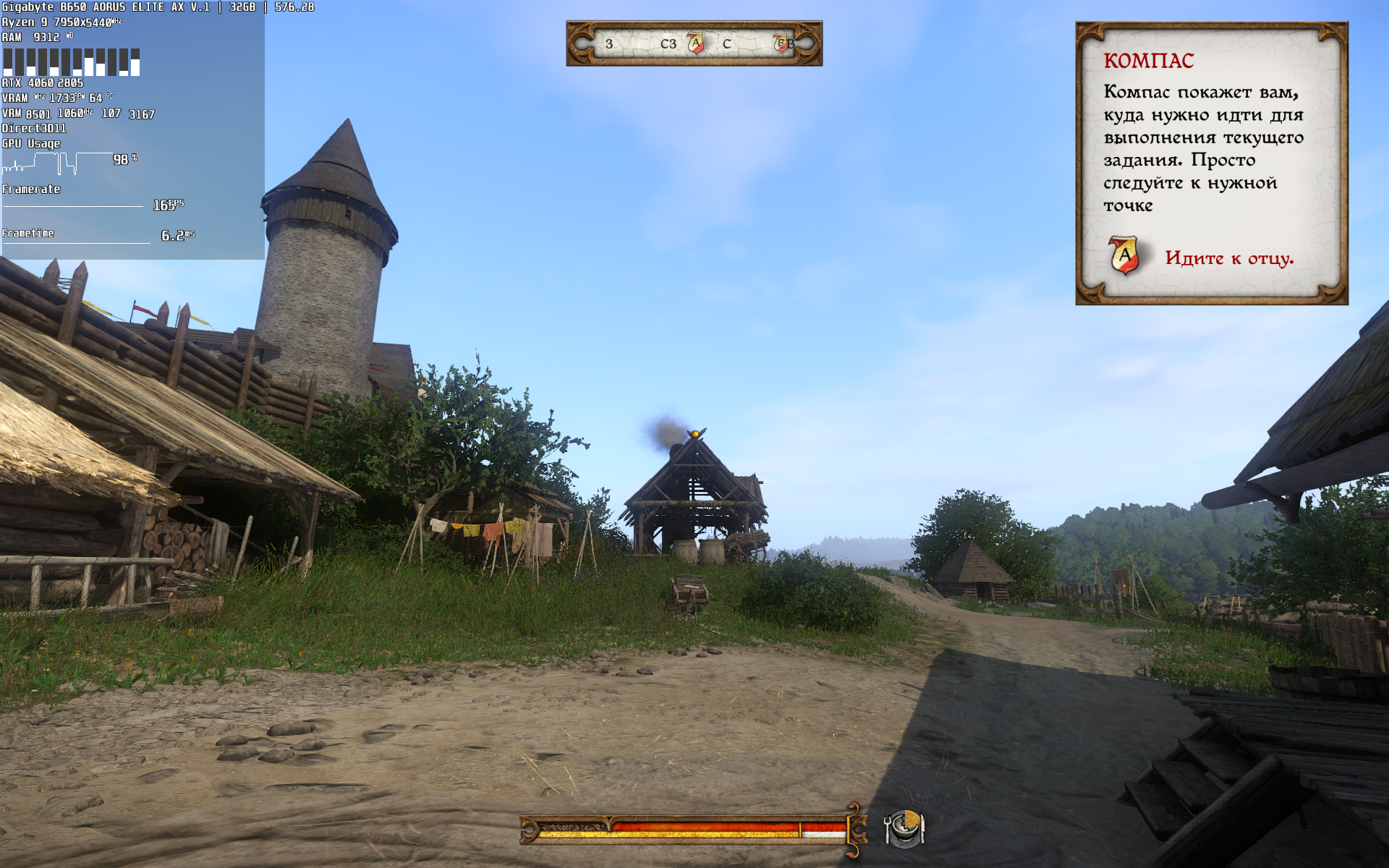Viewport: 1389px width, 868px height.
Task: Select quest marker B on the compass
Action: pos(781,43)
